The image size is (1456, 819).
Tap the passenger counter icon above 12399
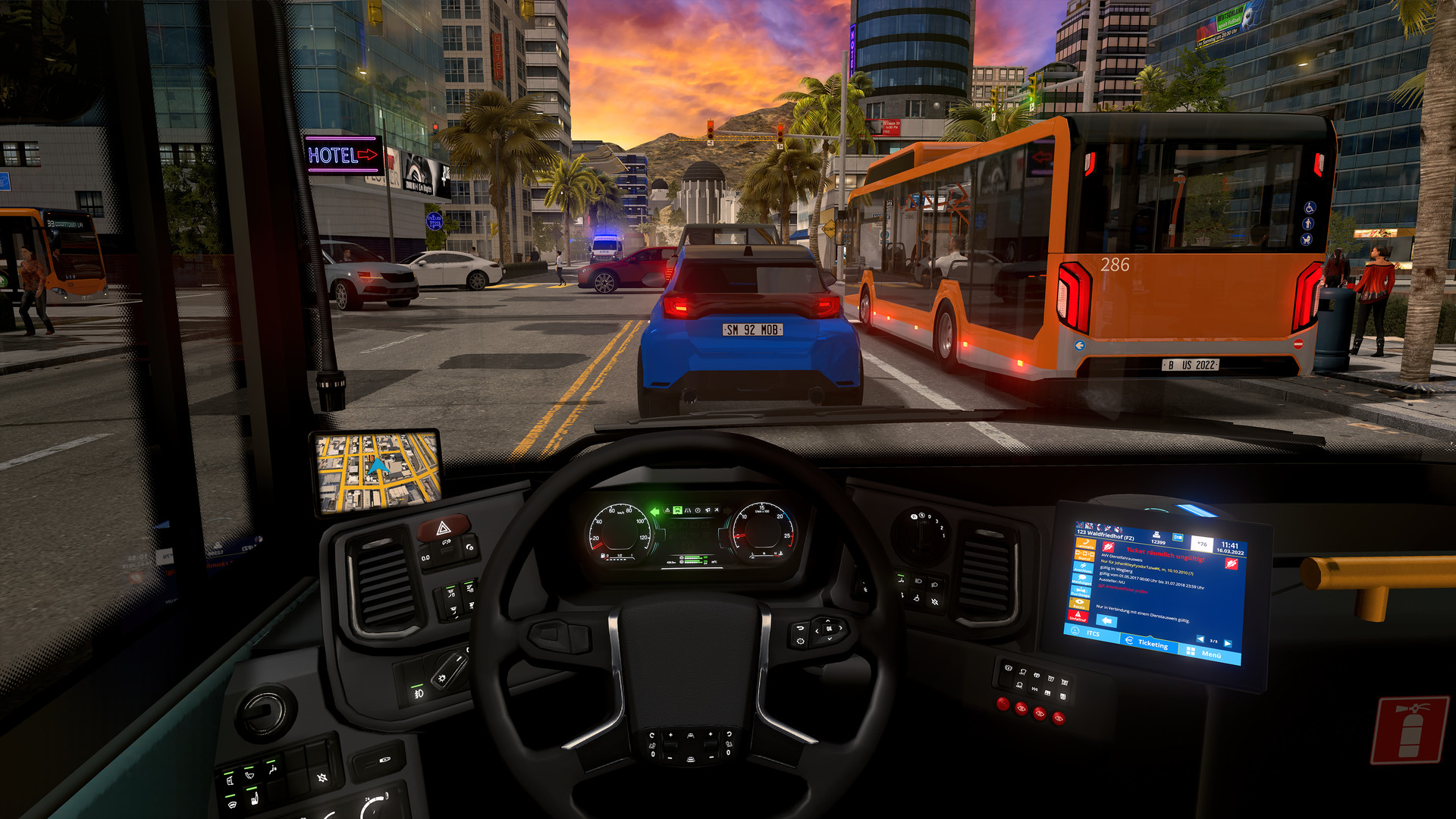click(1156, 535)
